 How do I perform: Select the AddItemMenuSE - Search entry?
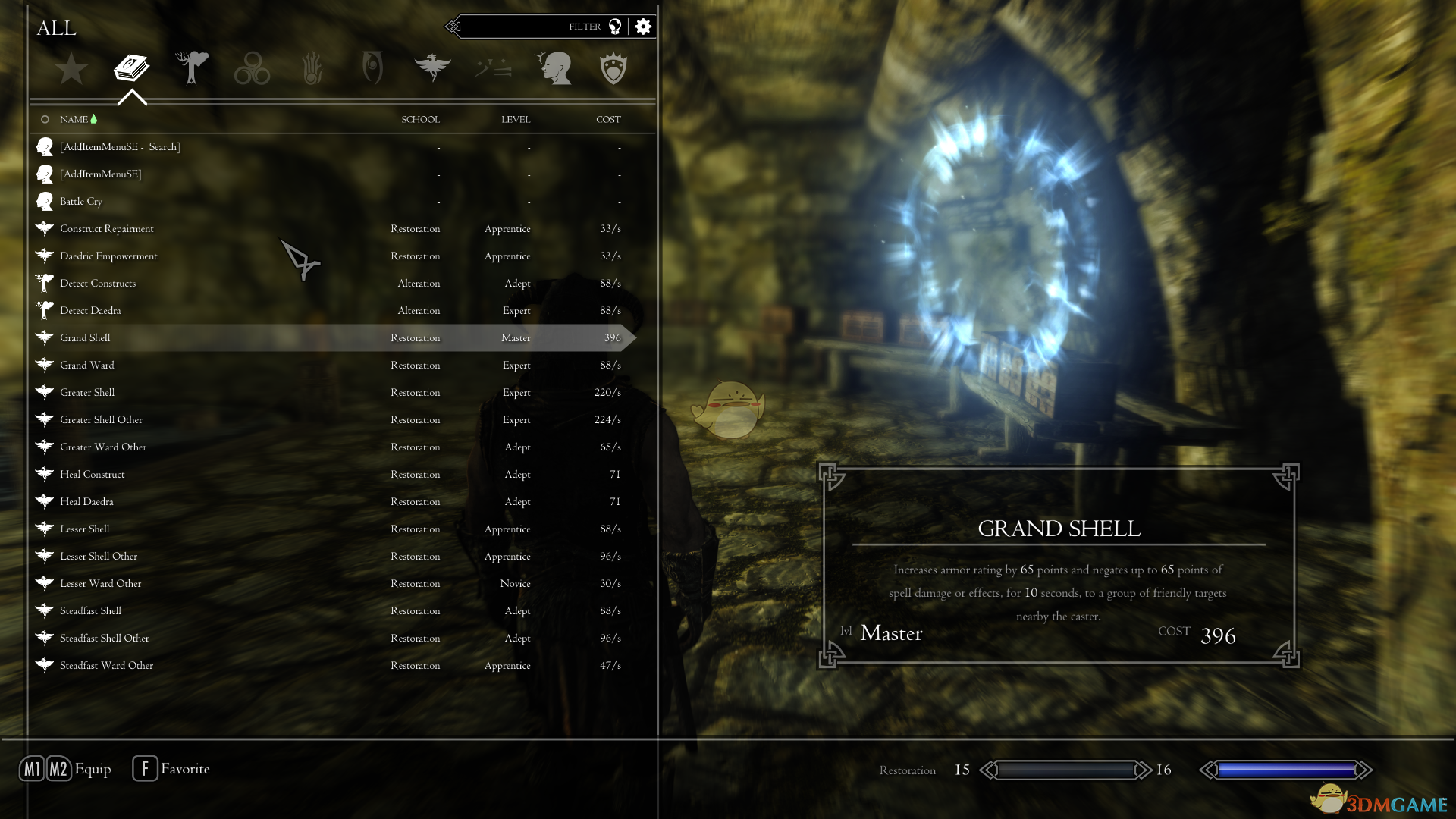pyautogui.click(x=120, y=146)
